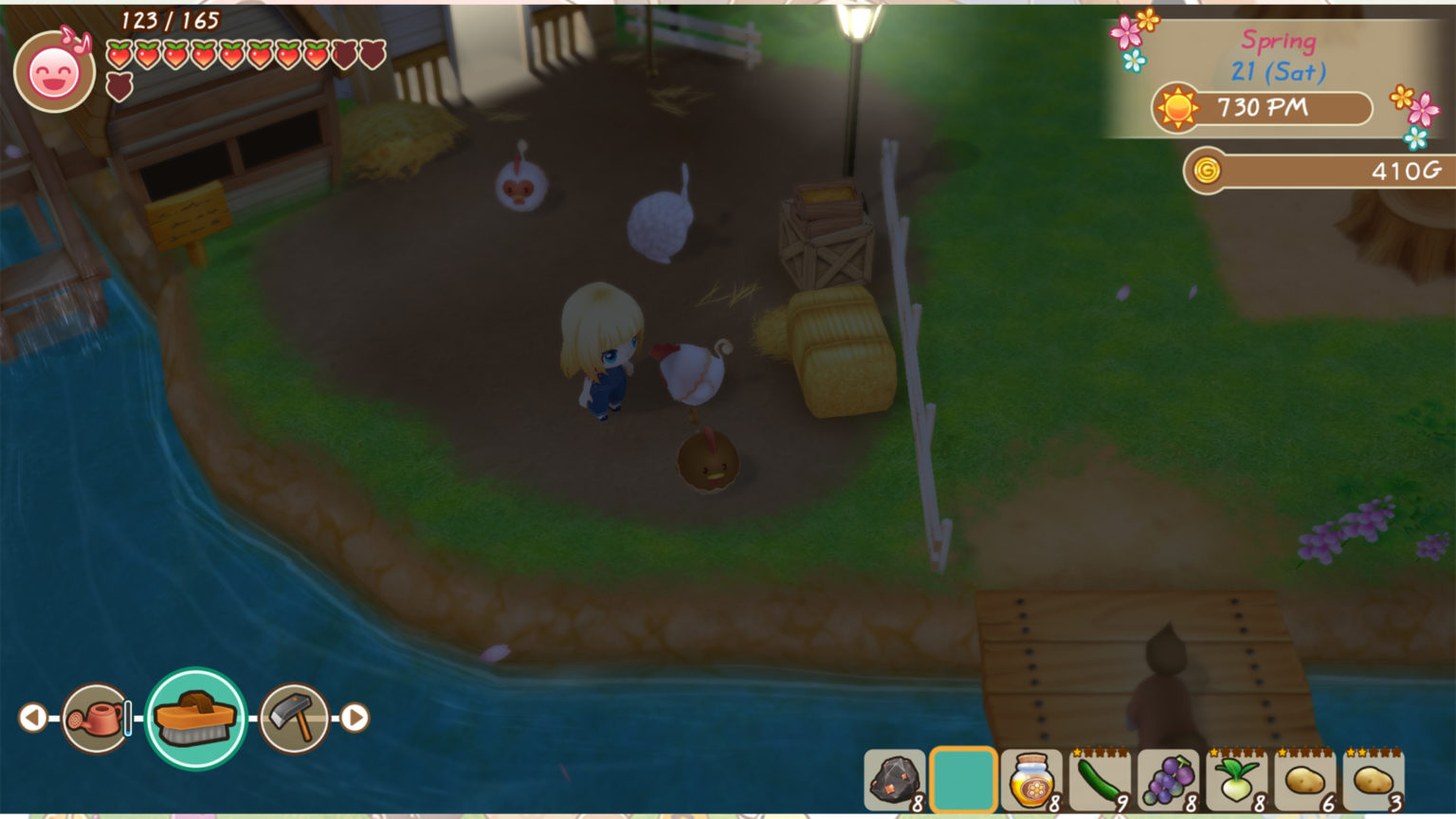Select the one-star potato stack of 3
The height and width of the screenshot is (819, 1456).
1374,782
